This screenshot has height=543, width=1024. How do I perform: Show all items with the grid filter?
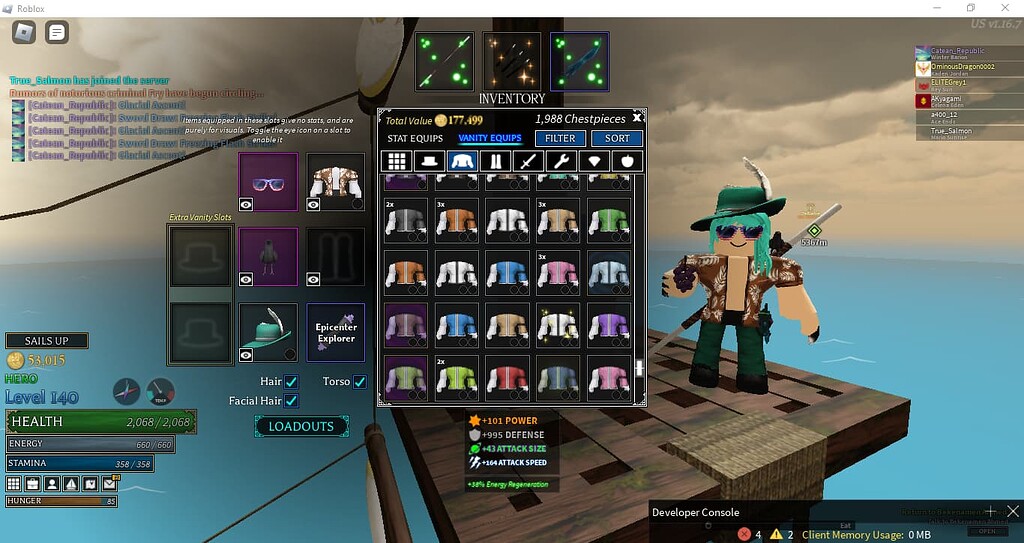[397, 161]
